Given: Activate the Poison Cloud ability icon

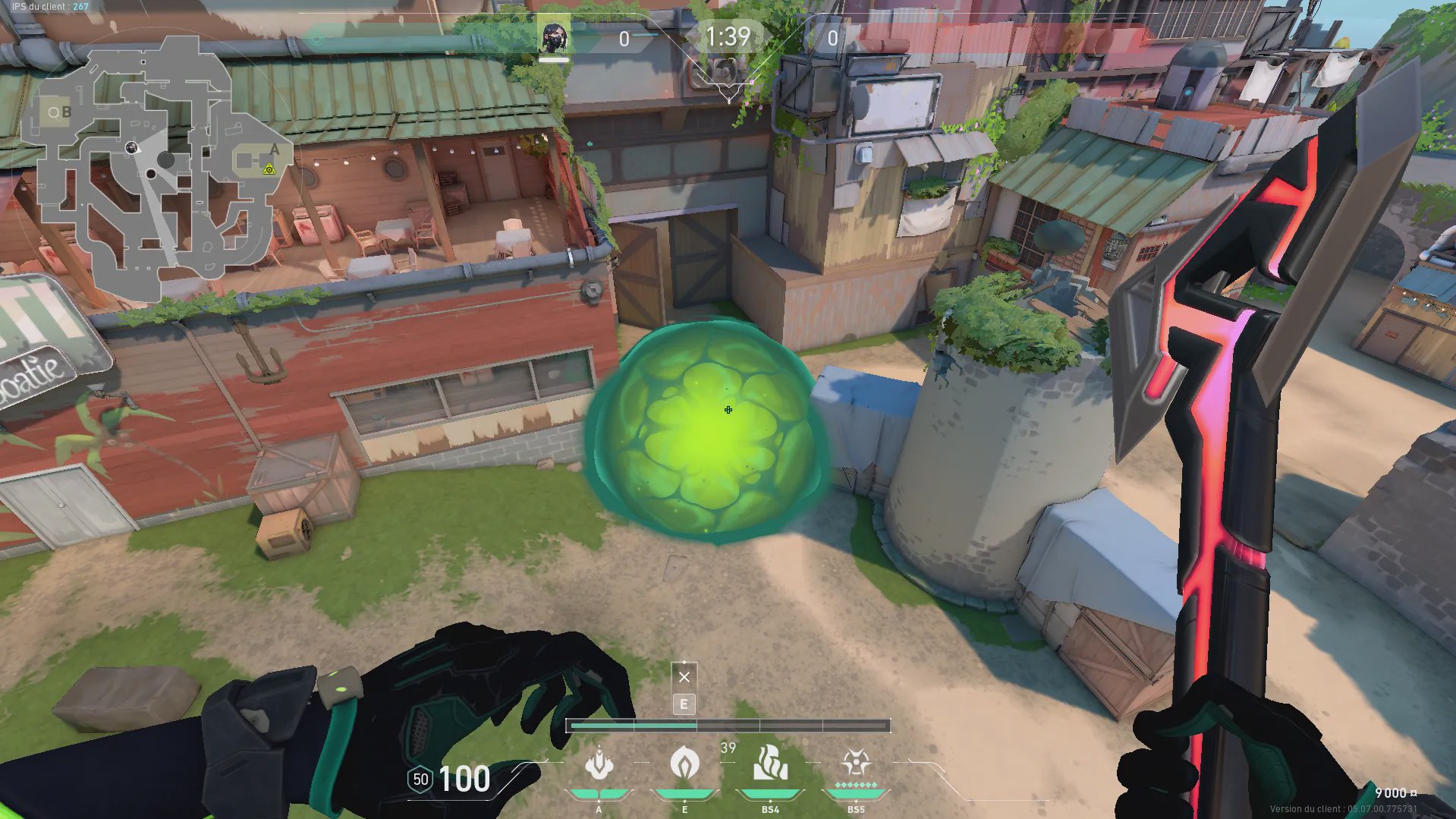Looking at the screenshot, I should (684, 764).
